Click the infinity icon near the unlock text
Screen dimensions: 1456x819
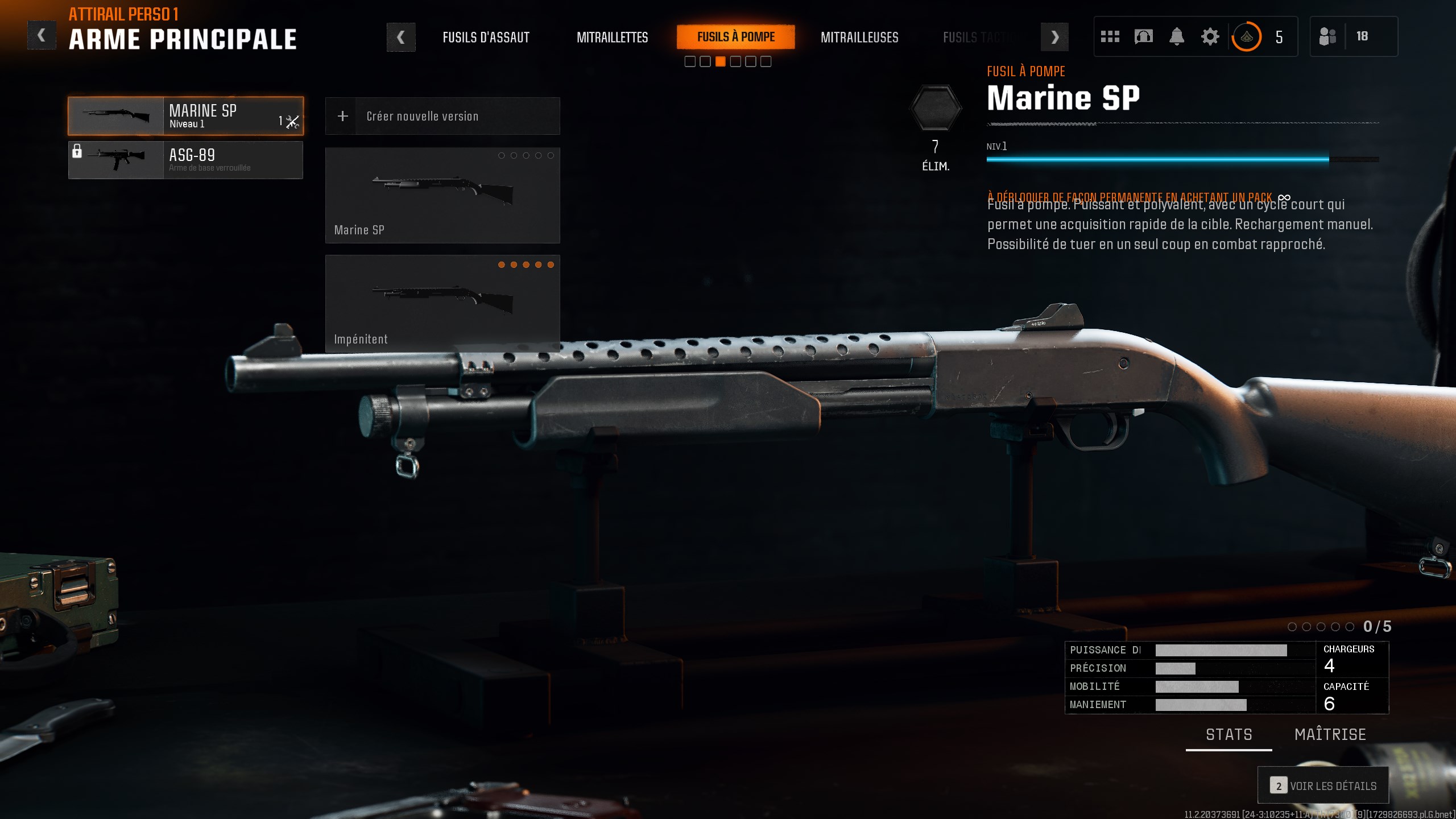1284,198
